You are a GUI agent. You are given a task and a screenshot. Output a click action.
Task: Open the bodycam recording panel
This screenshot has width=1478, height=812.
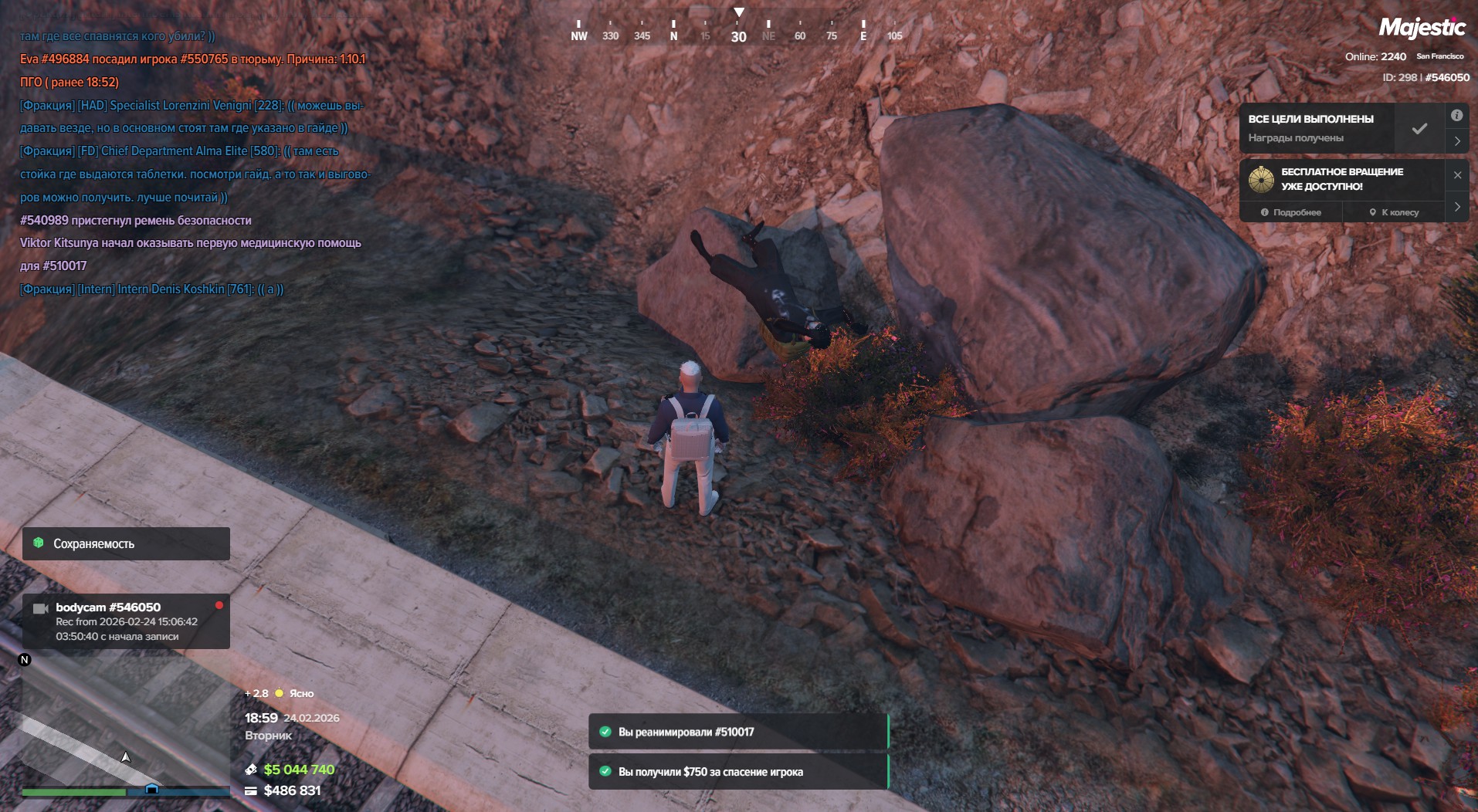click(126, 621)
